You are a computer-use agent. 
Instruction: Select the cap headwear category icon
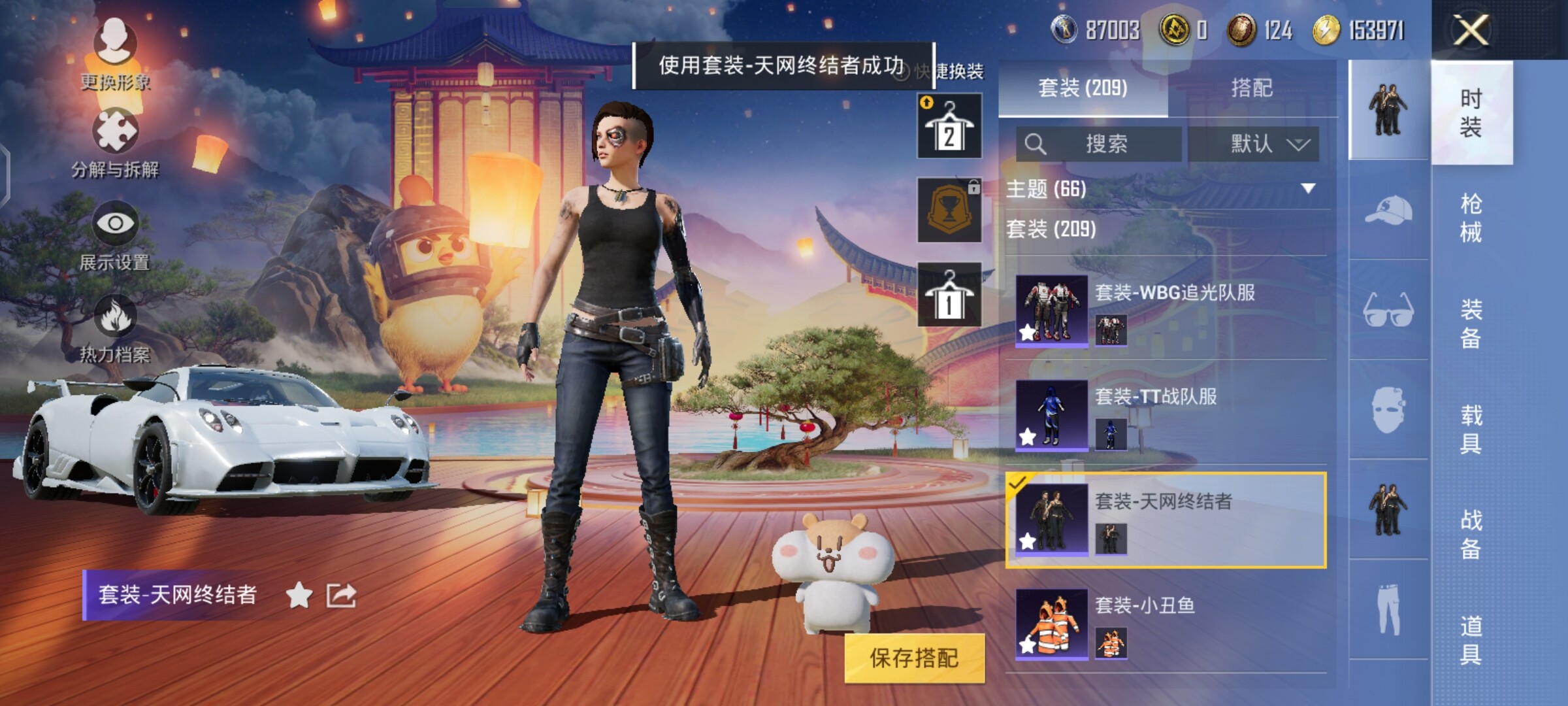pyautogui.click(x=1388, y=210)
